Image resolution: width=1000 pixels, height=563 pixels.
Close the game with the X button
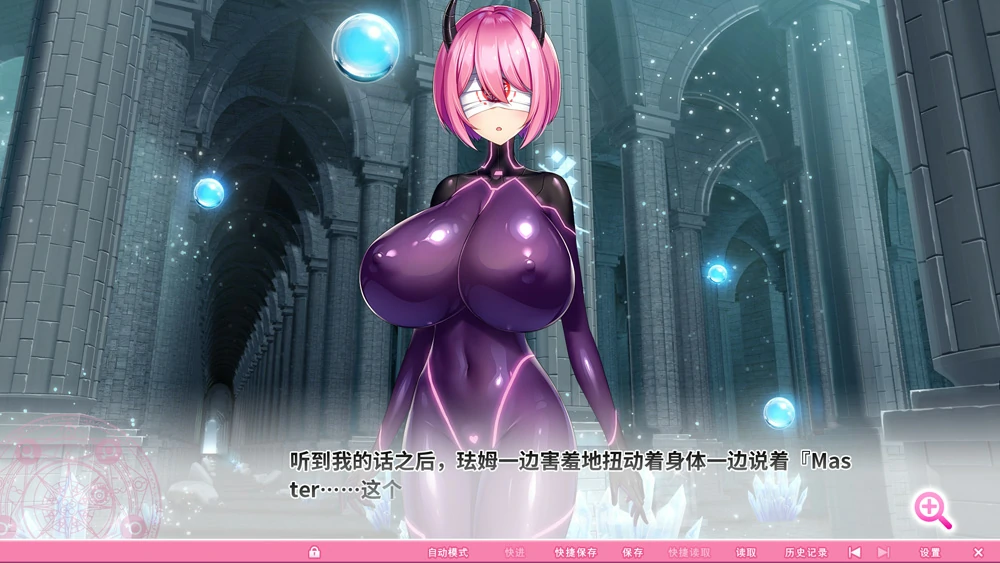pos(978,552)
